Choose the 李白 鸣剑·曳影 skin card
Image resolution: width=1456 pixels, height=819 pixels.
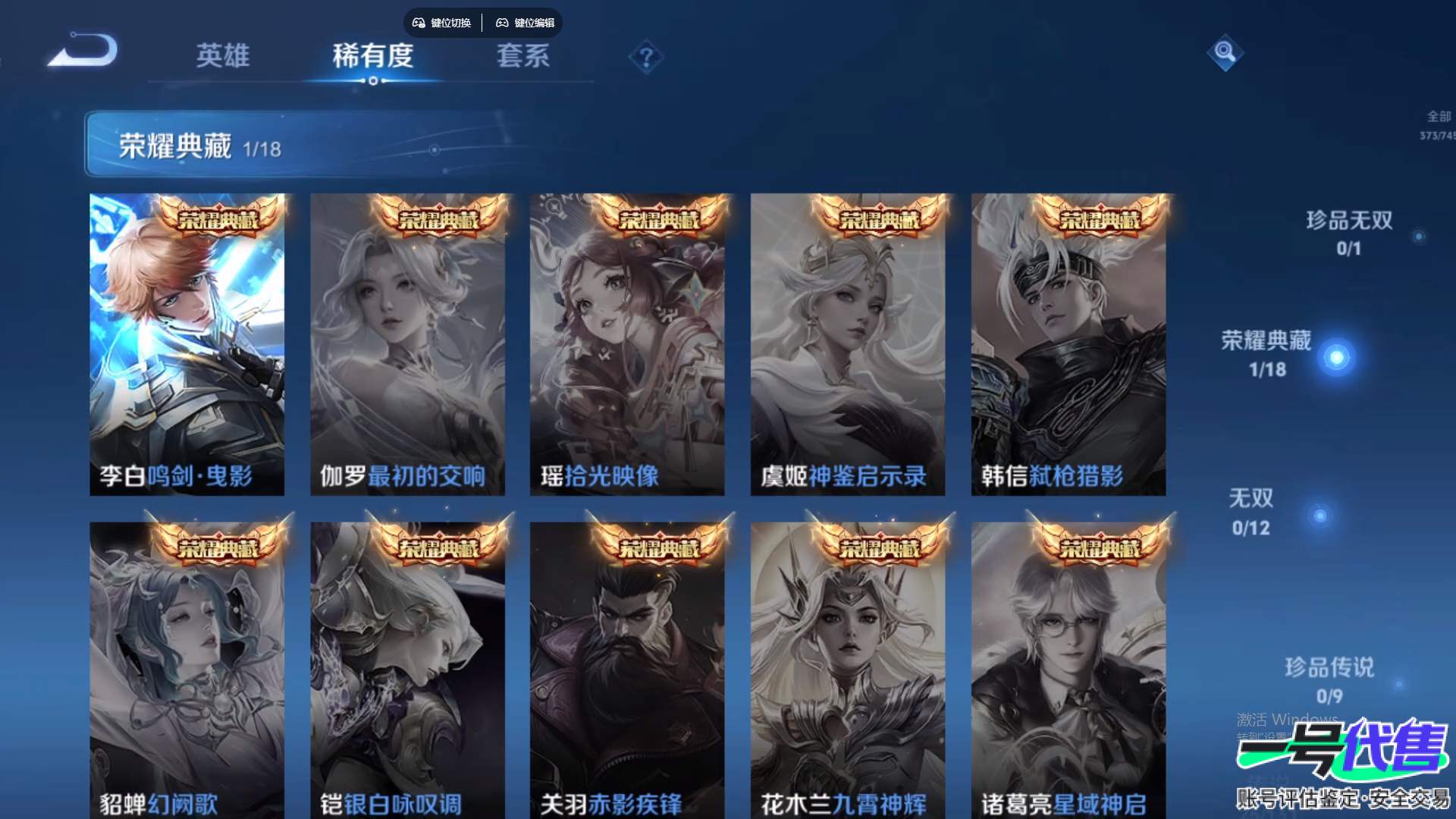pyautogui.click(x=187, y=345)
